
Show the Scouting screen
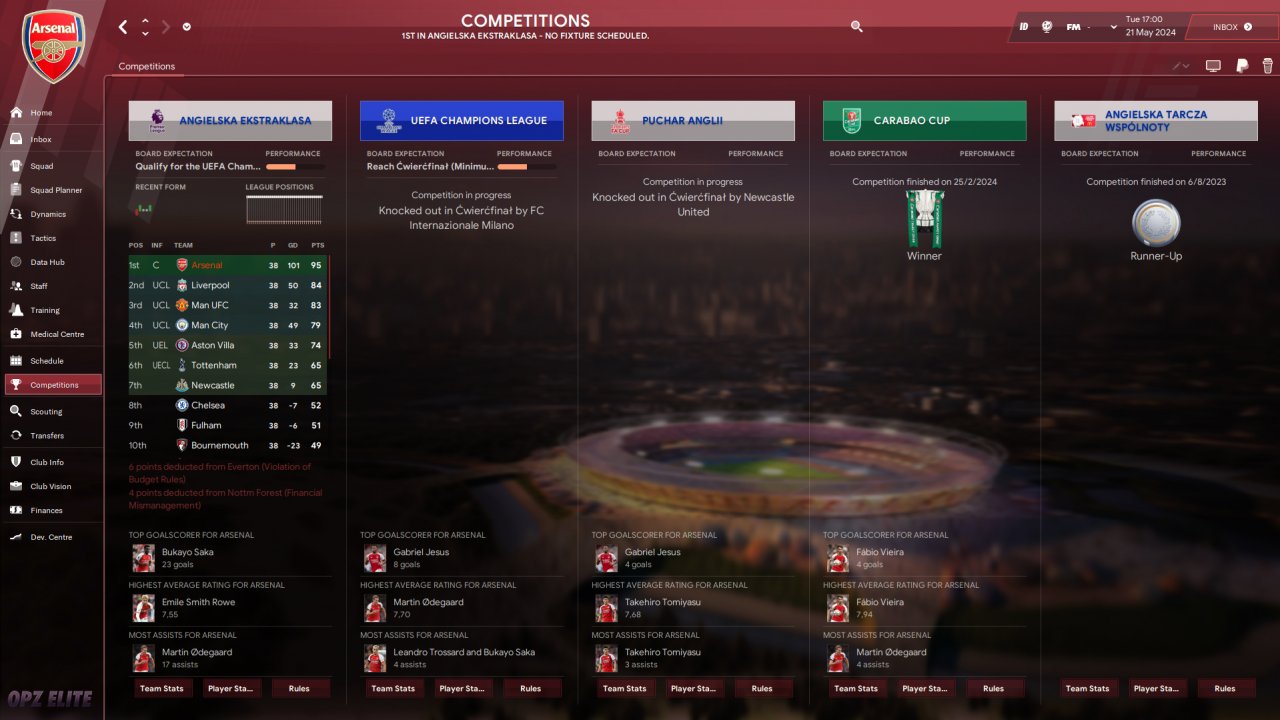(x=46, y=411)
